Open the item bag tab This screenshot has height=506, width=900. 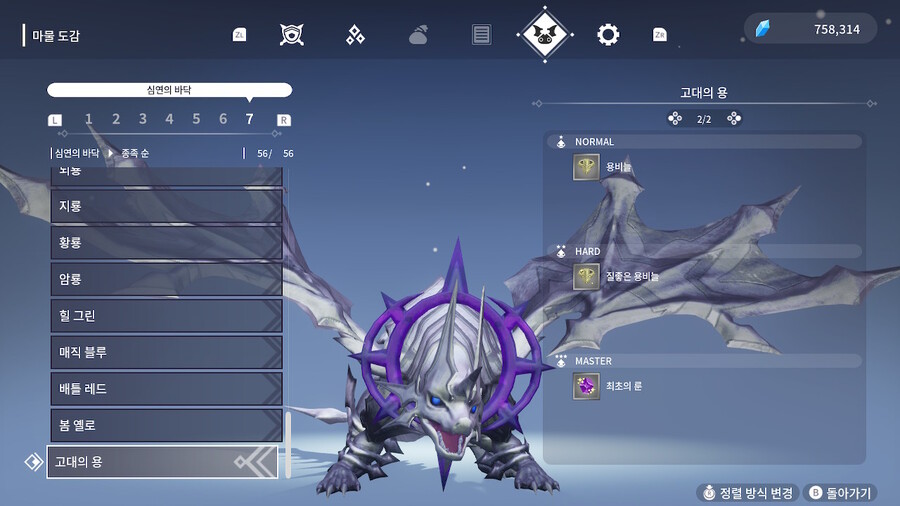[418, 35]
